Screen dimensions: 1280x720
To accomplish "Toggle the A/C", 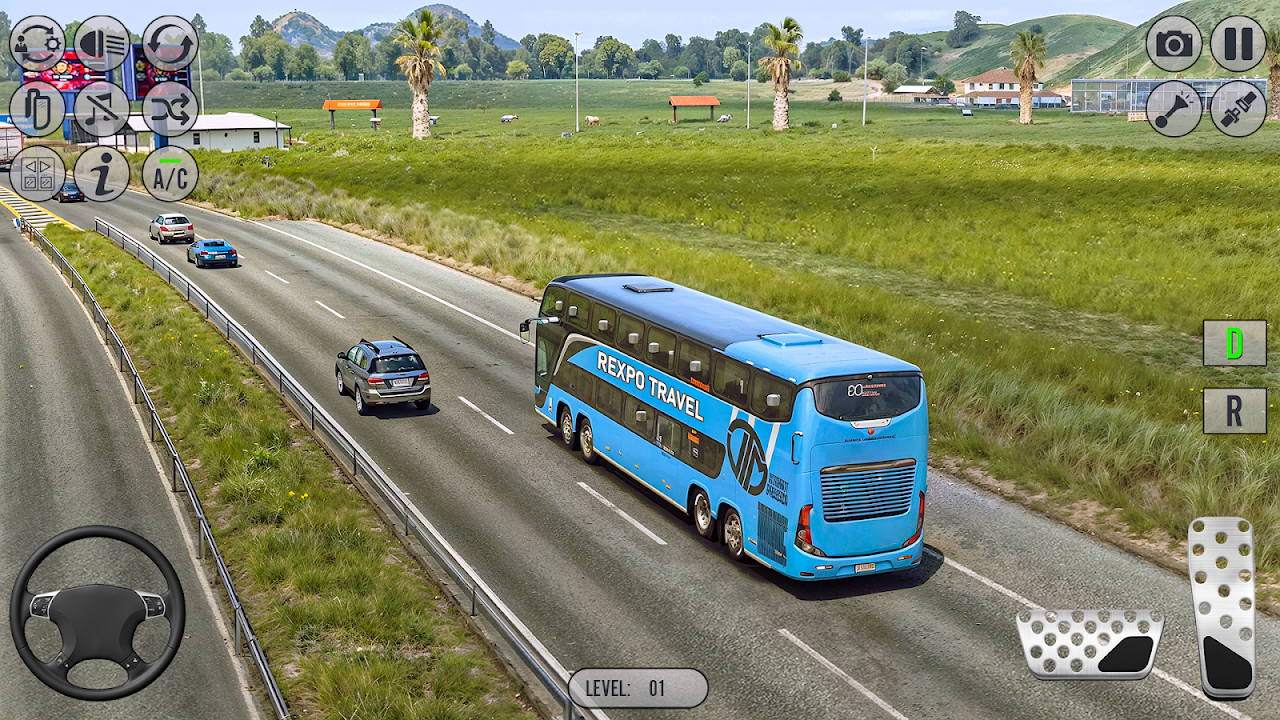I will (x=170, y=174).
